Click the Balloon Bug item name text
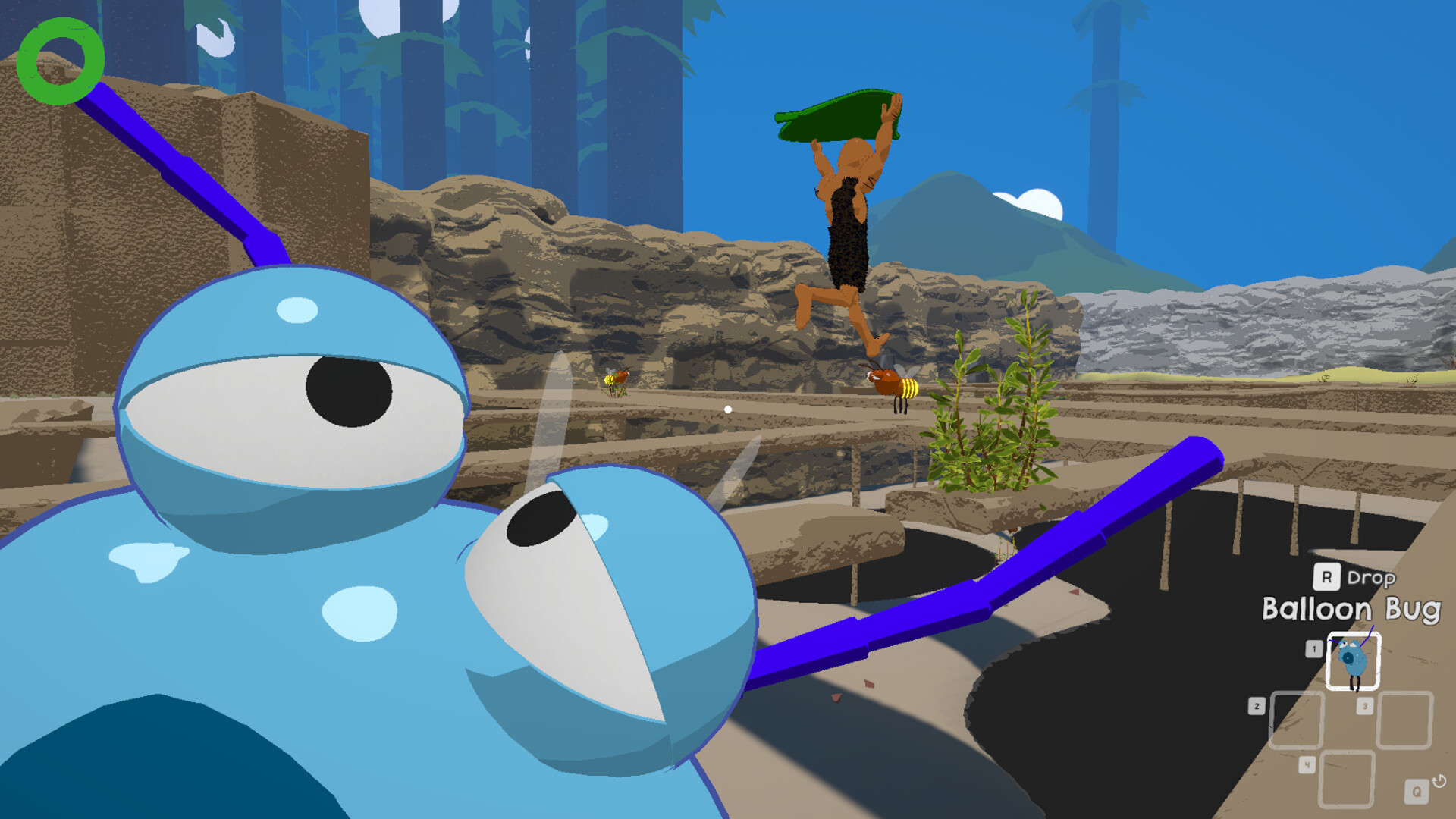Viewport: 1456px width, 819px height. coord(1351,608)
